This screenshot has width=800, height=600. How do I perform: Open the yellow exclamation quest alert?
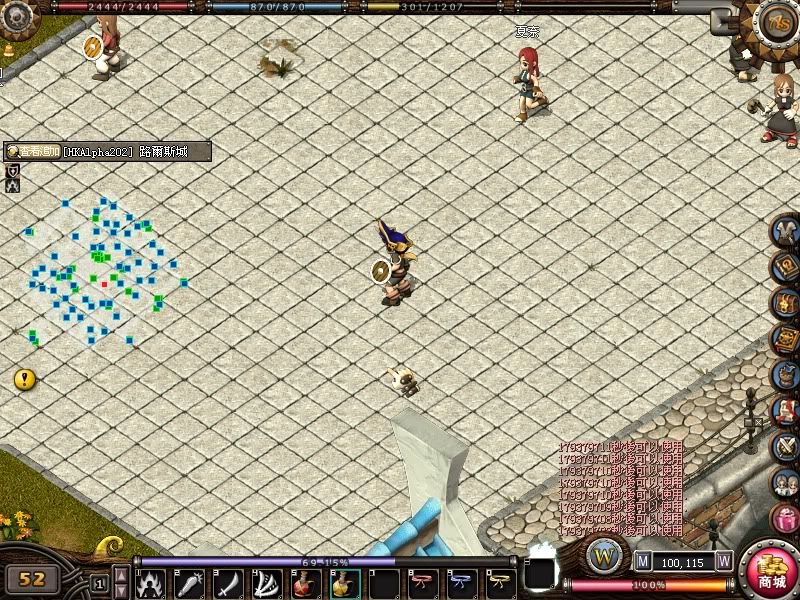(25, 379)
